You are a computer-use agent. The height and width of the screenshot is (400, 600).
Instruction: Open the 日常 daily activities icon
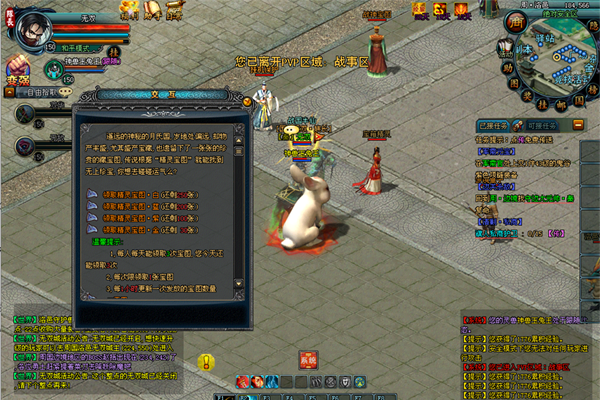click(175, 11)
